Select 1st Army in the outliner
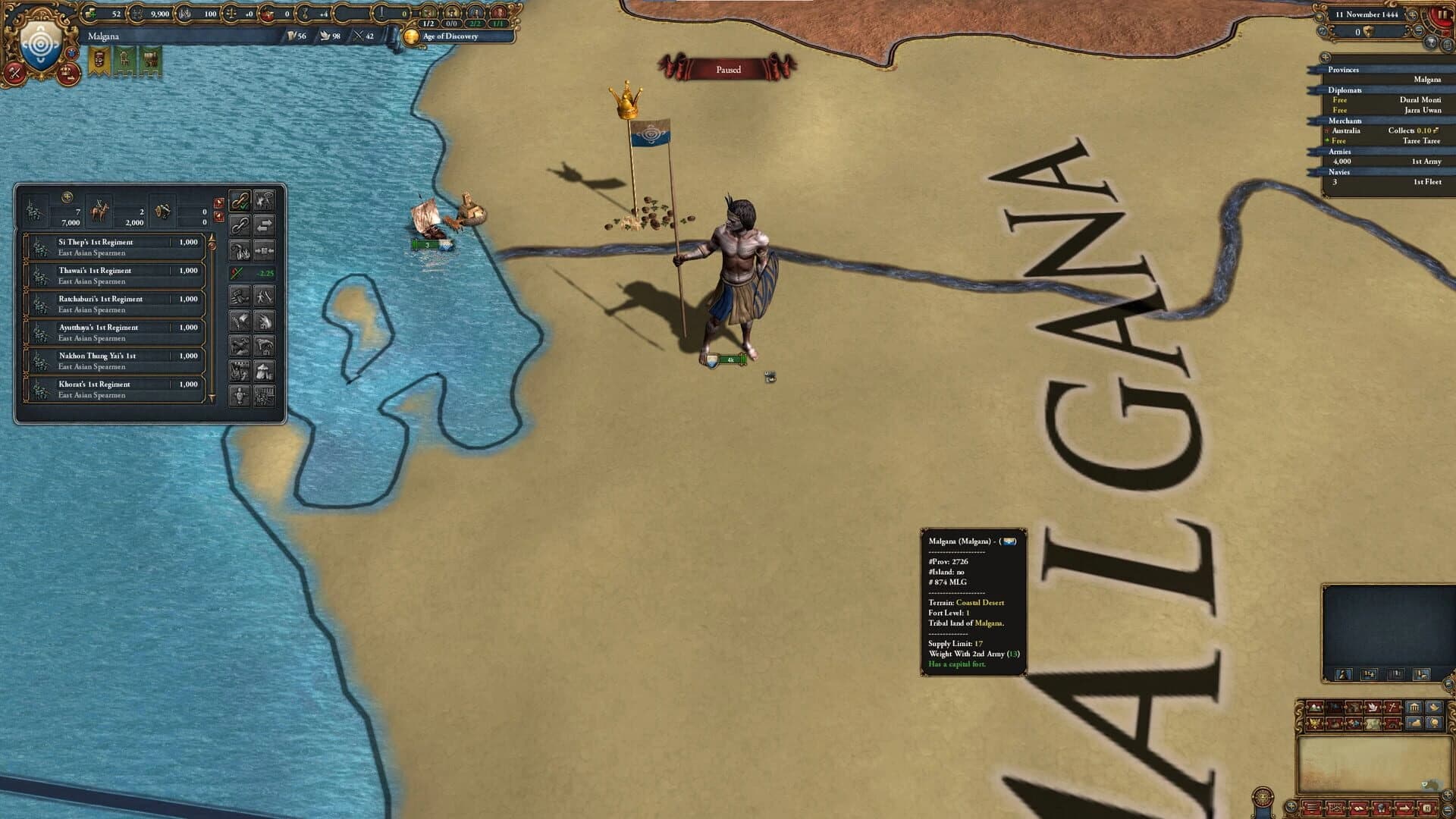1456x819 pixels. pyautogui.click(x=1426, y=162)
